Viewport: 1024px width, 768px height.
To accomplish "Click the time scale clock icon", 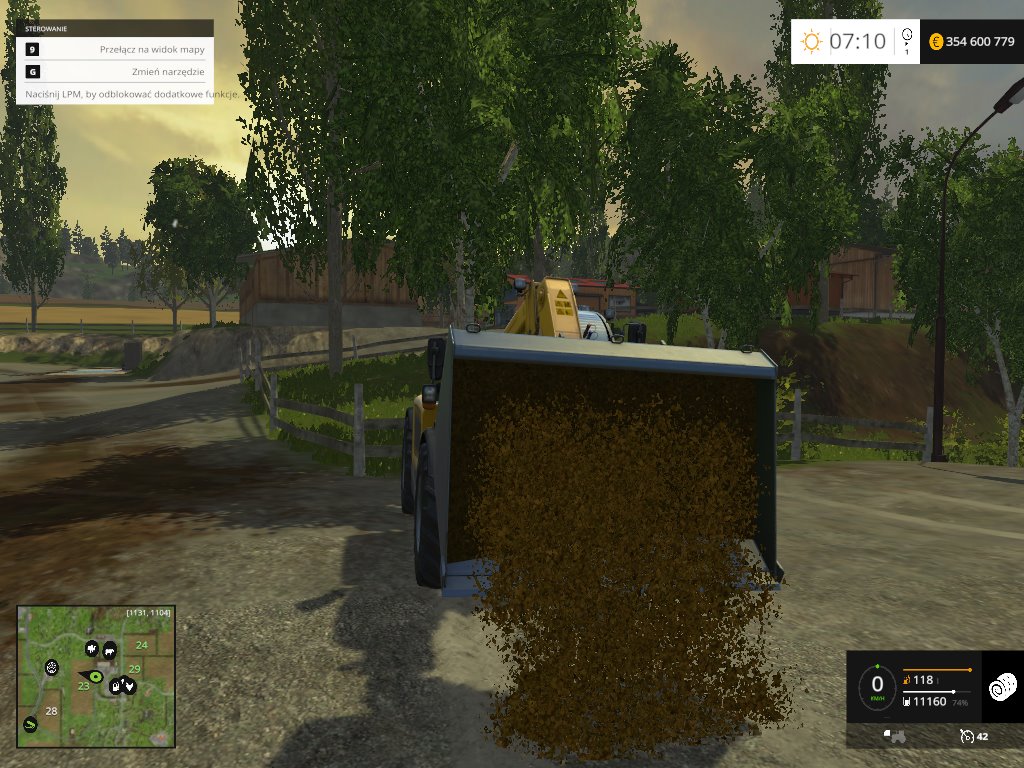I will [x=906, y=37].
